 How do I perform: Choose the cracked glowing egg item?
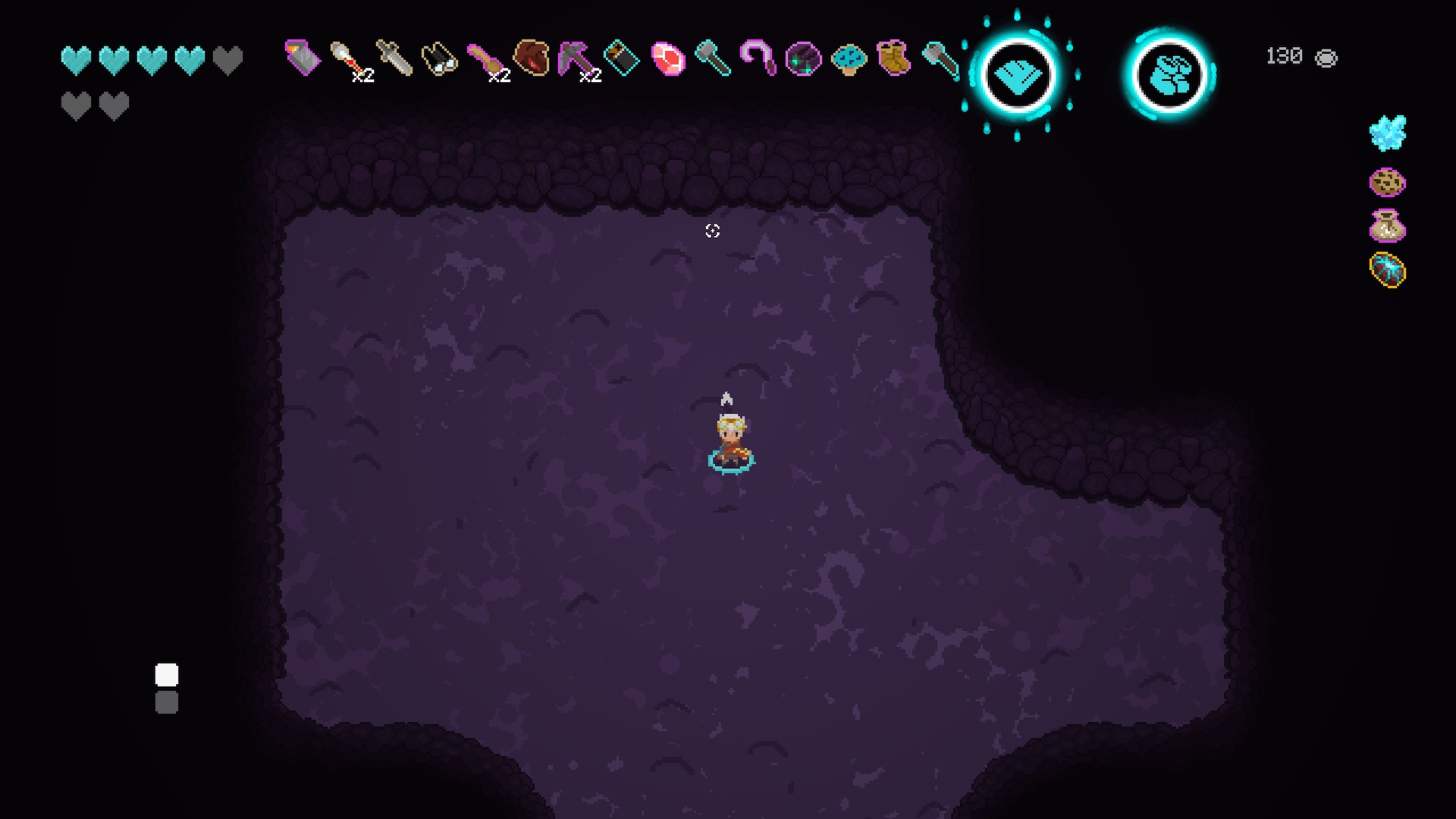[x=1388, y=271]
